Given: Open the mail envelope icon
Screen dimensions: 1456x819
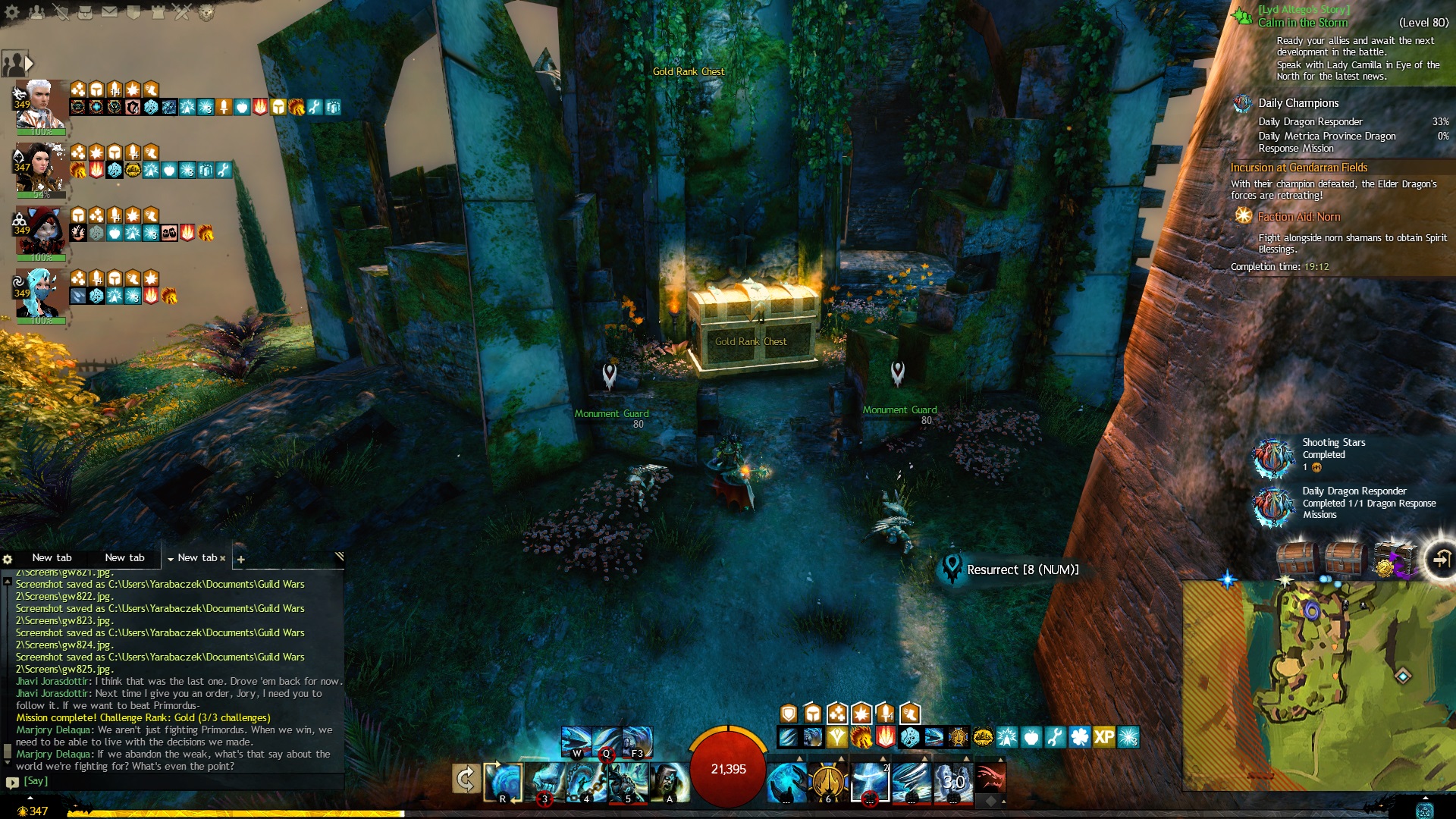Looking at the screenshot, I should click(110, 12).
